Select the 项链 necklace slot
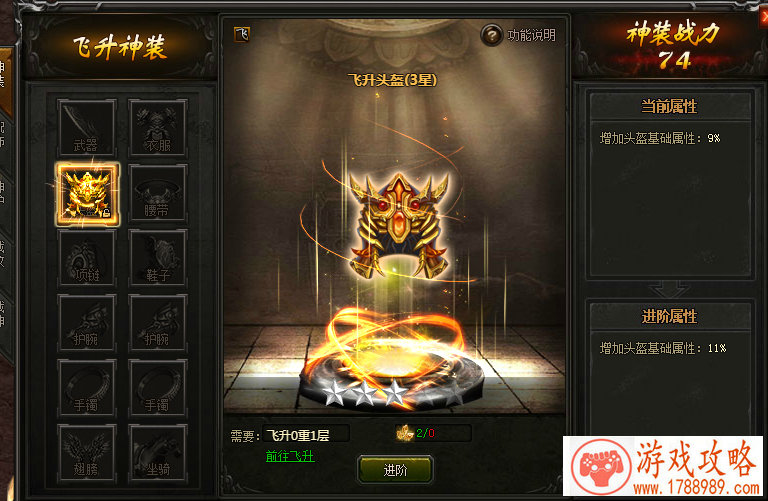The image size is (768, 501). pos(86,258)
